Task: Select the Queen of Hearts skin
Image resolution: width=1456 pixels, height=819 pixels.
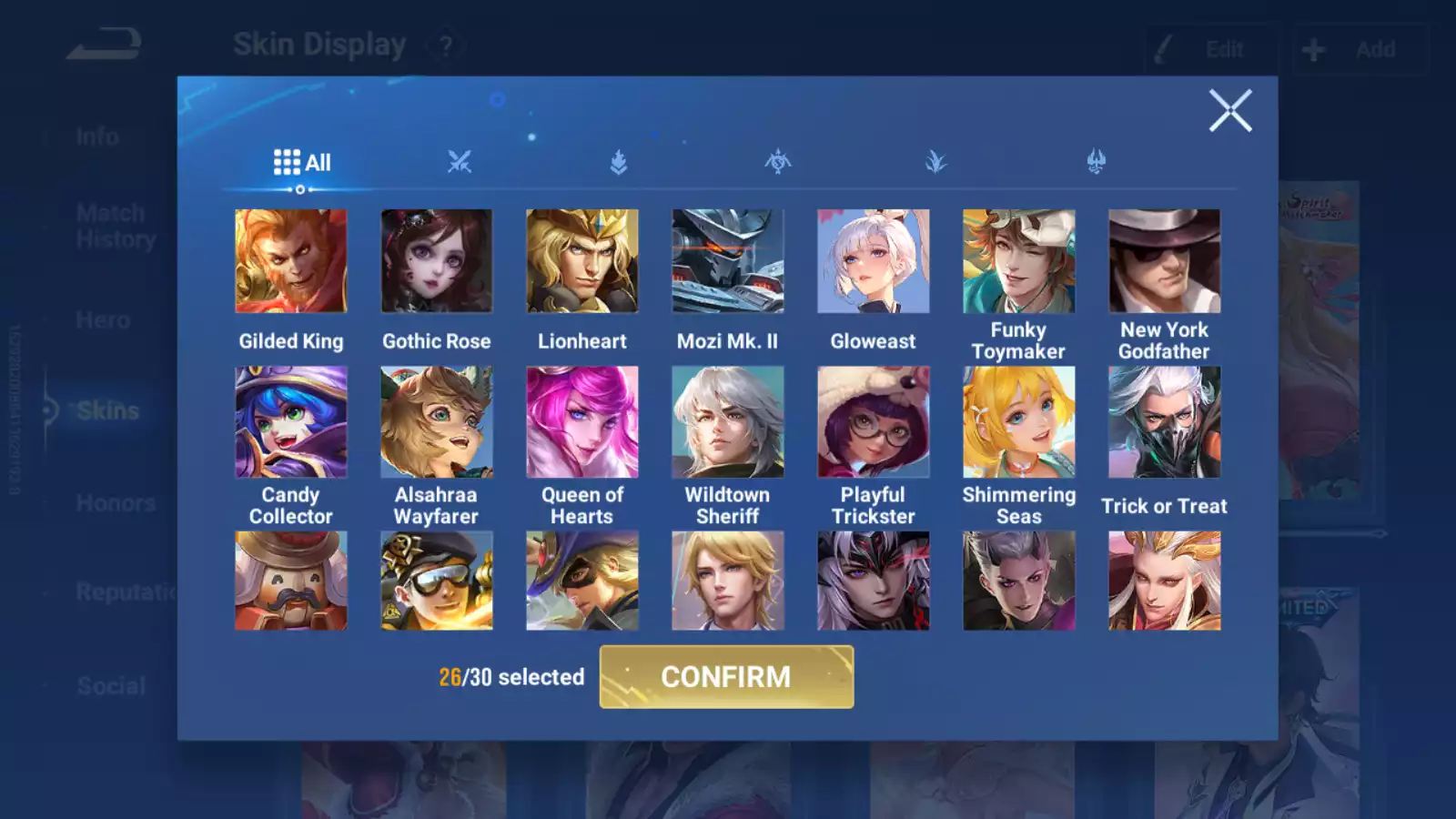Action: coord(582,422)
